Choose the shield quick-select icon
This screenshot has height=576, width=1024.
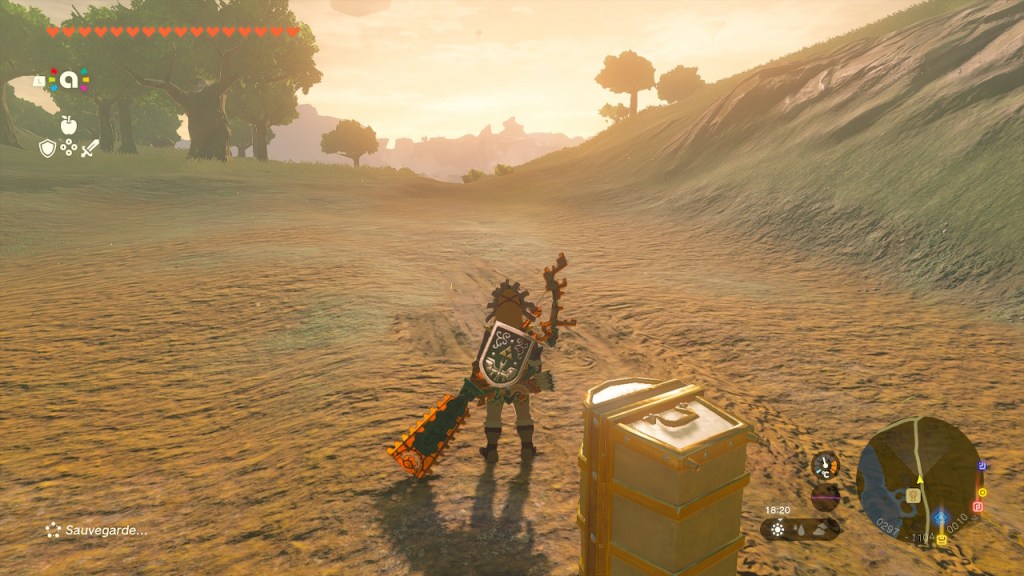47,148
